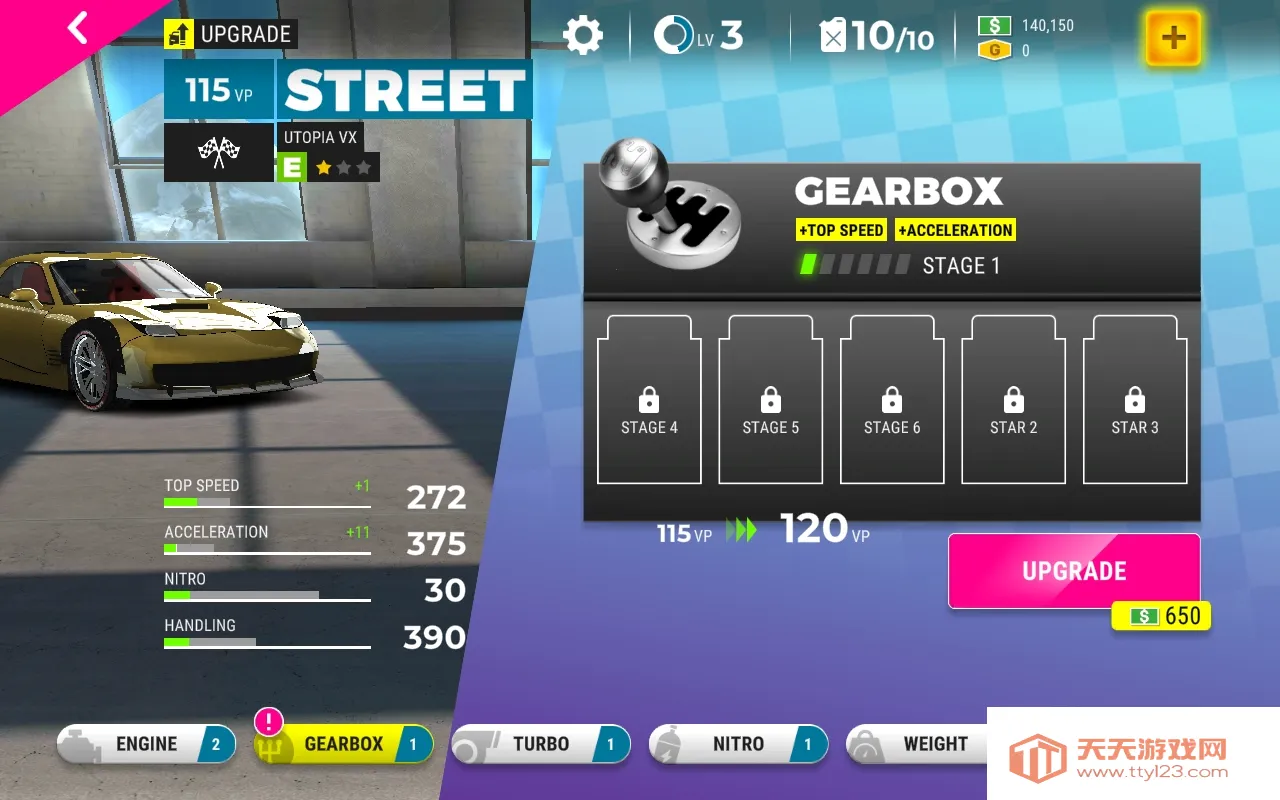Open the NITRO upgrade category

coord(738,743)
